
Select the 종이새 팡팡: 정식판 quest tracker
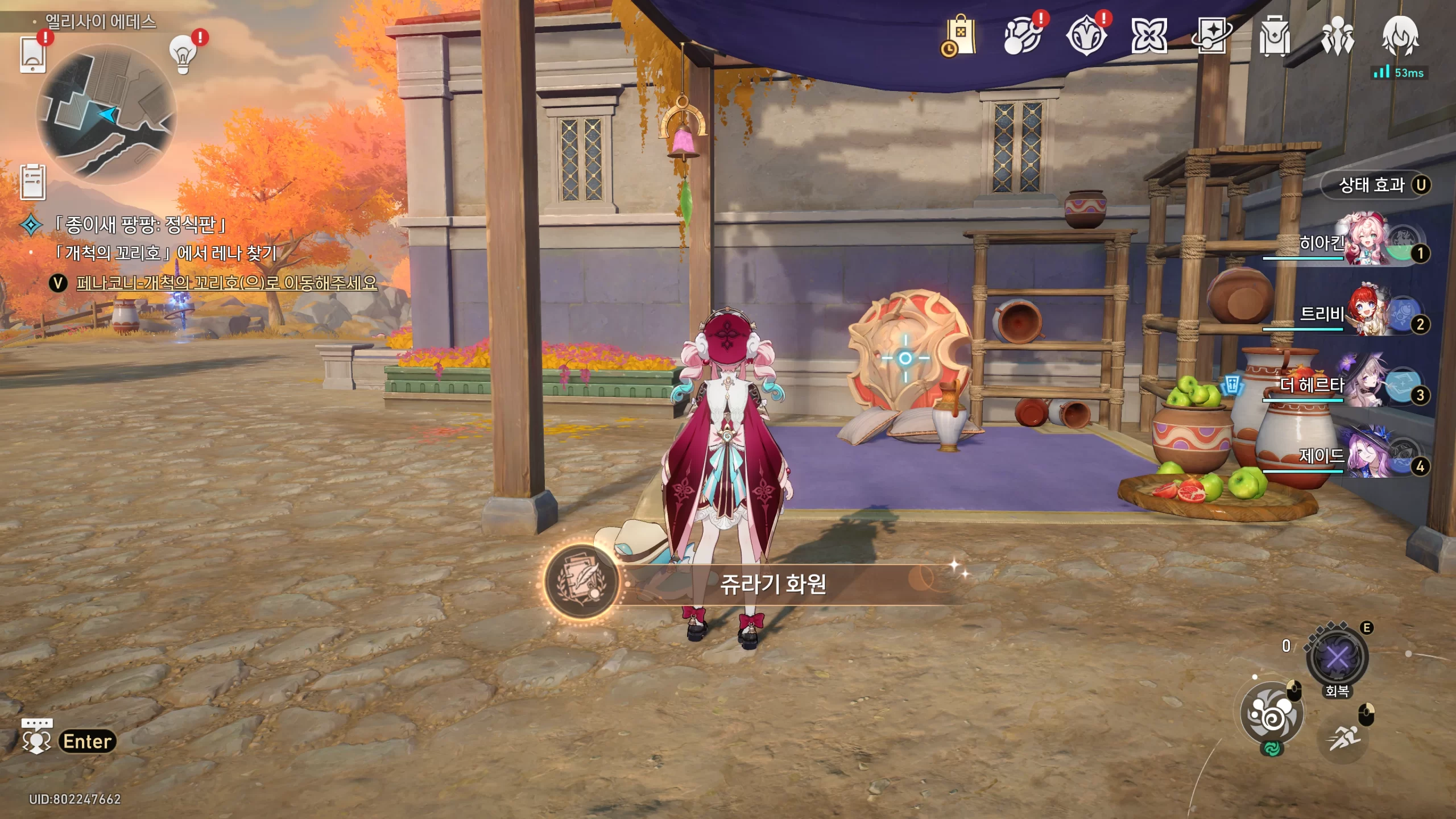coord(140,225)
